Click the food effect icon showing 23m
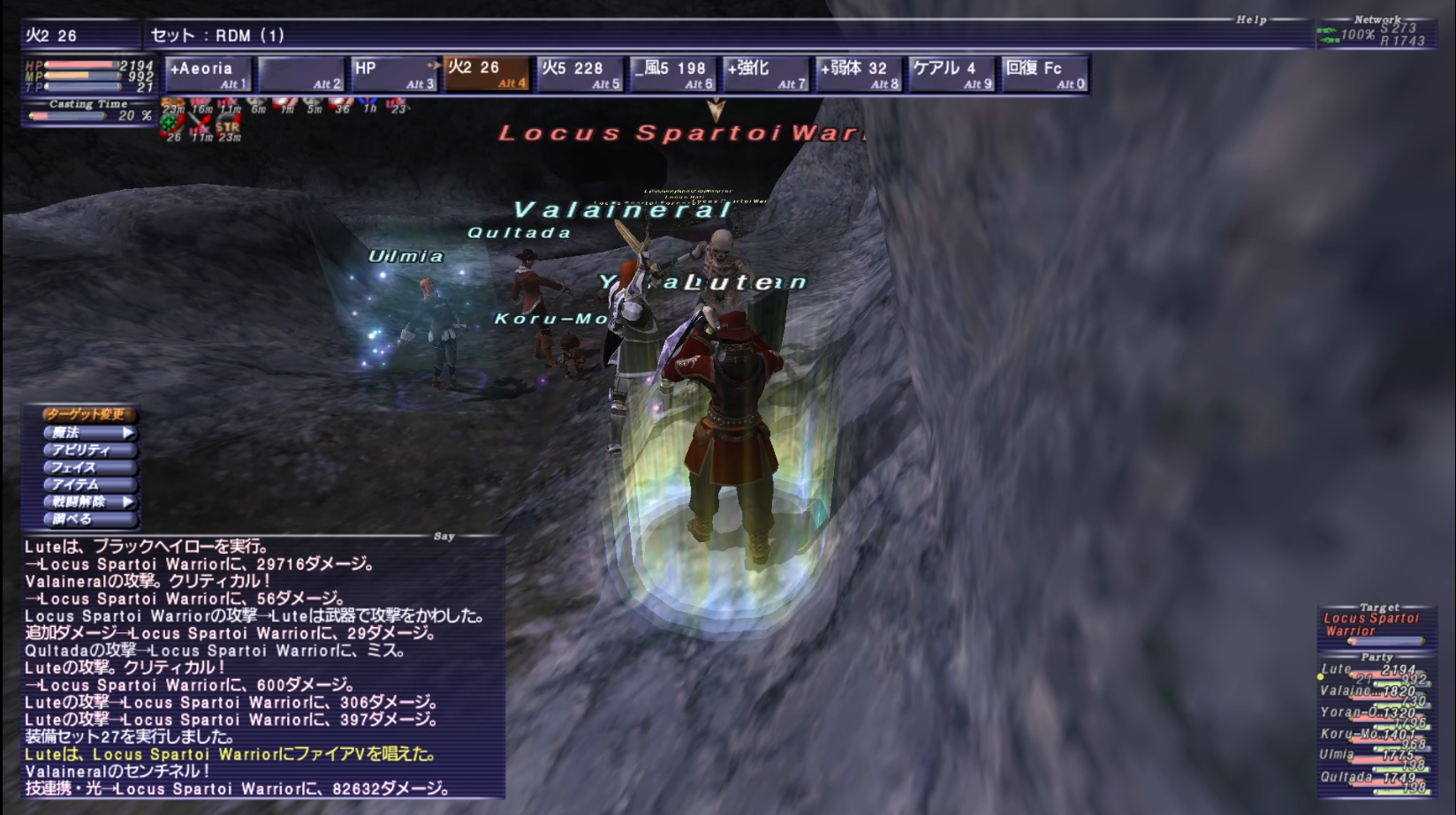This screenshot has height=815, width=1456. tap(172, 104)
